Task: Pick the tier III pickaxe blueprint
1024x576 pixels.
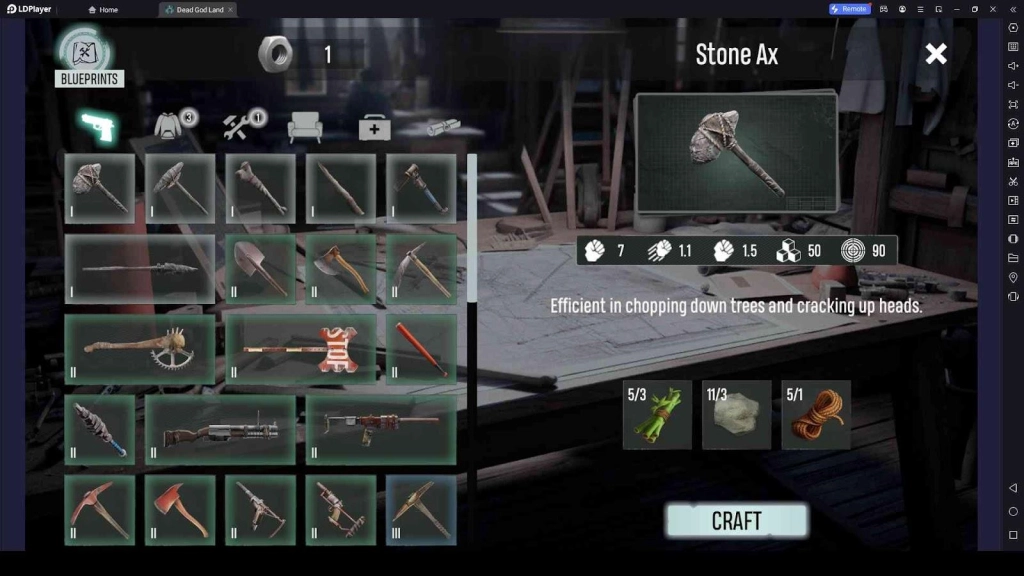Action: point(421,510)
